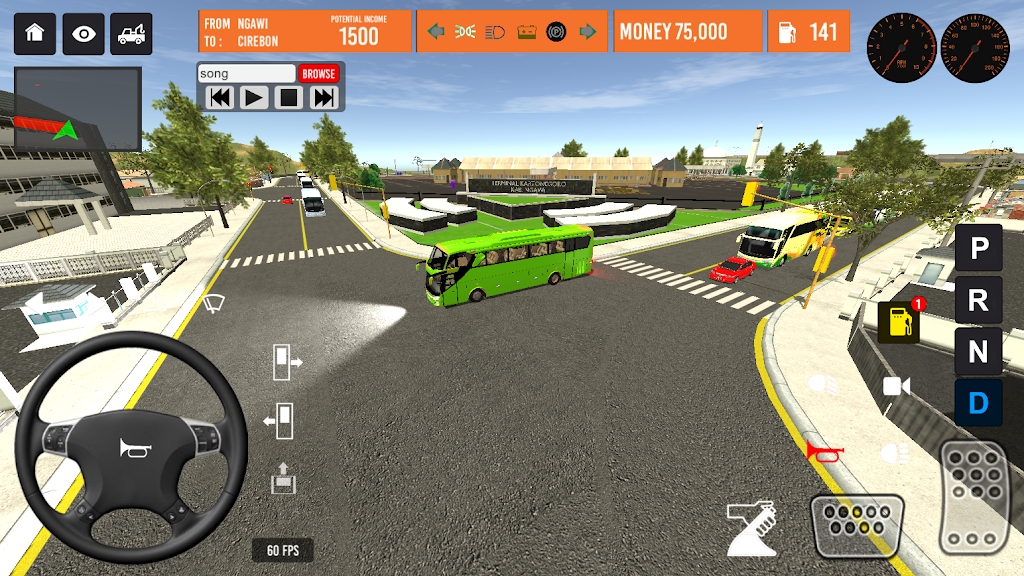Toggle the parking brake indicator
Screen dimensions: 1024x576
click(x=557, y=32)
